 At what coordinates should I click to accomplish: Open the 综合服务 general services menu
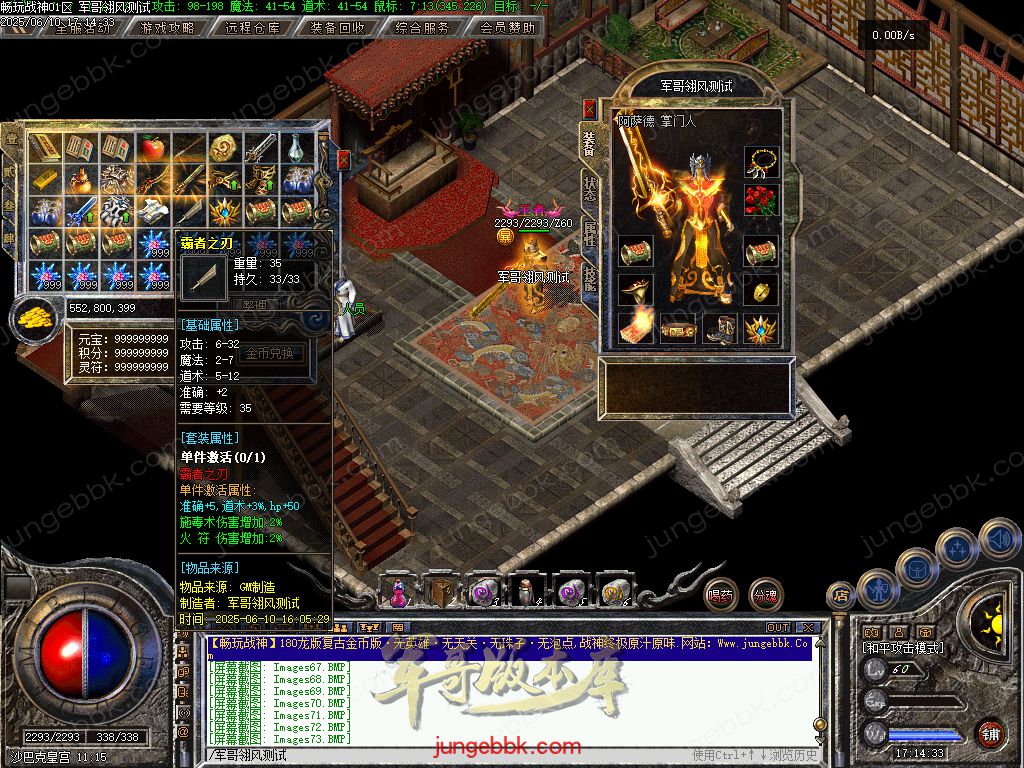click(422, 28)
